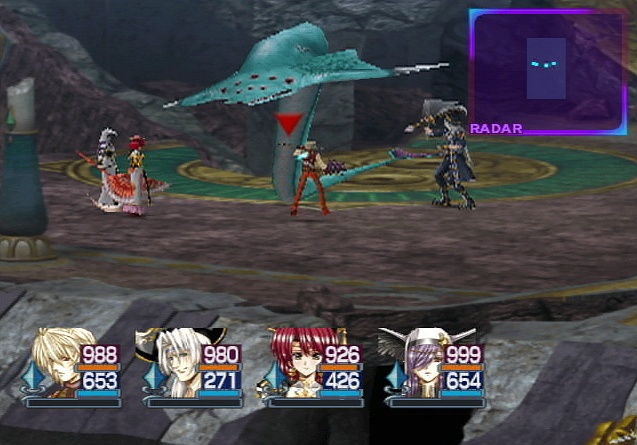Click the red target marker over the enemy

pyautogui.click(x=289, y=125)
